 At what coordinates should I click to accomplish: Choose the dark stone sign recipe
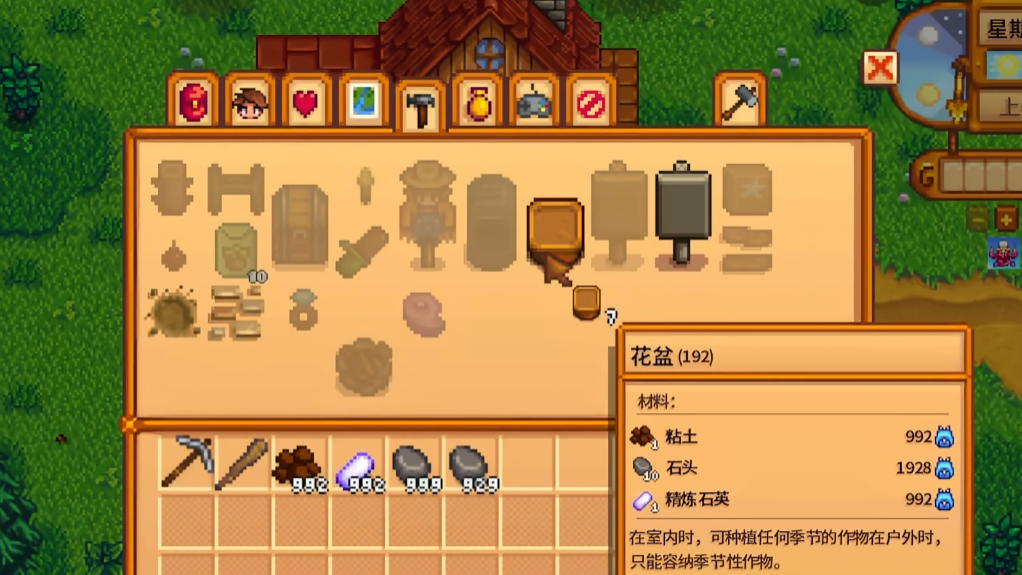tap(683, 212)
